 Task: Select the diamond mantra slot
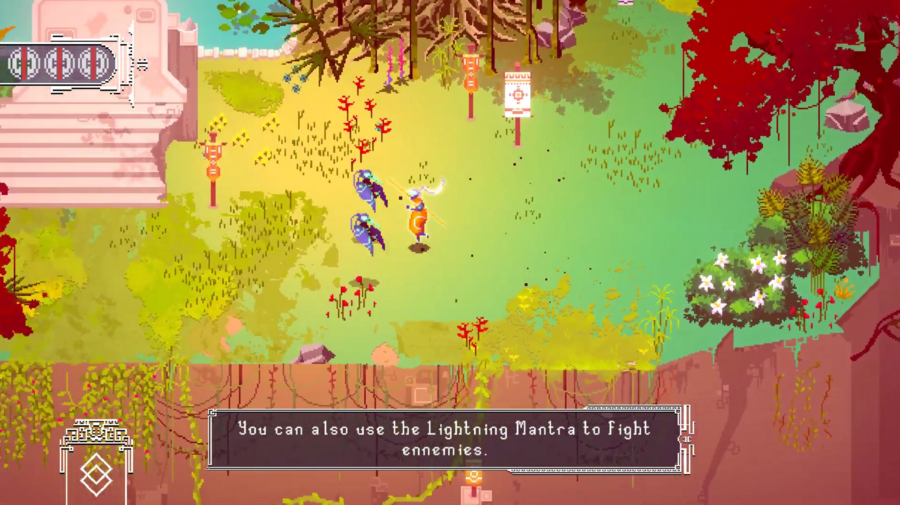pyautogui.click(x=94, y=475)
